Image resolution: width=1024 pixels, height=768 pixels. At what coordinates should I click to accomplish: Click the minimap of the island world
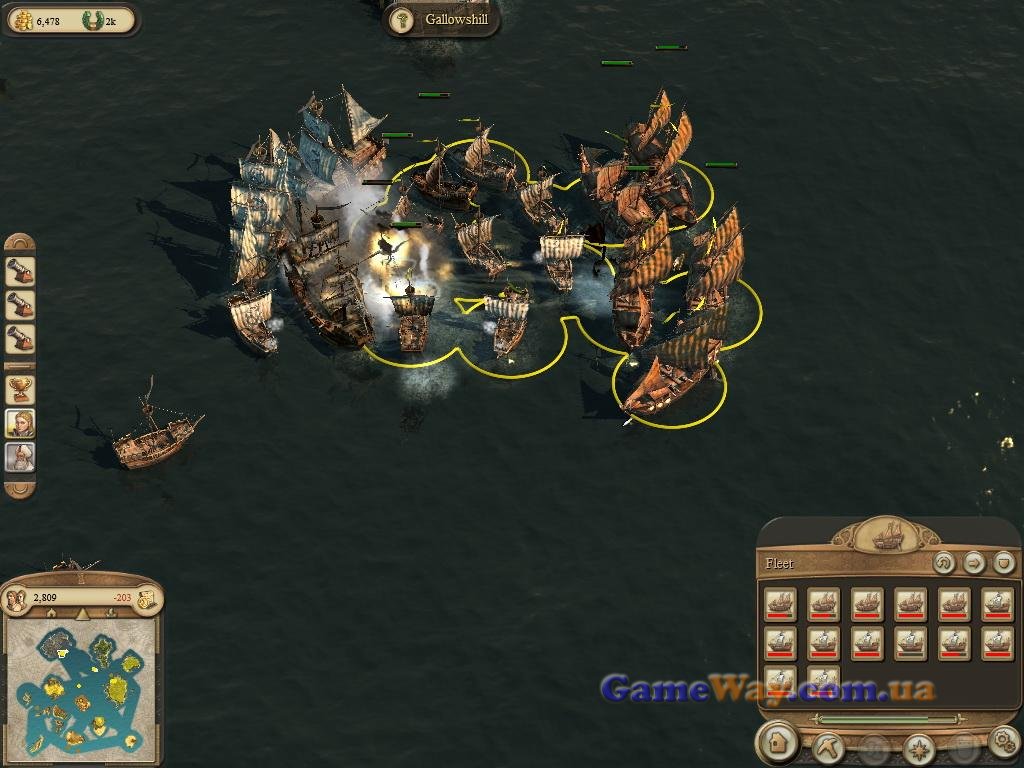coord(81,688)
